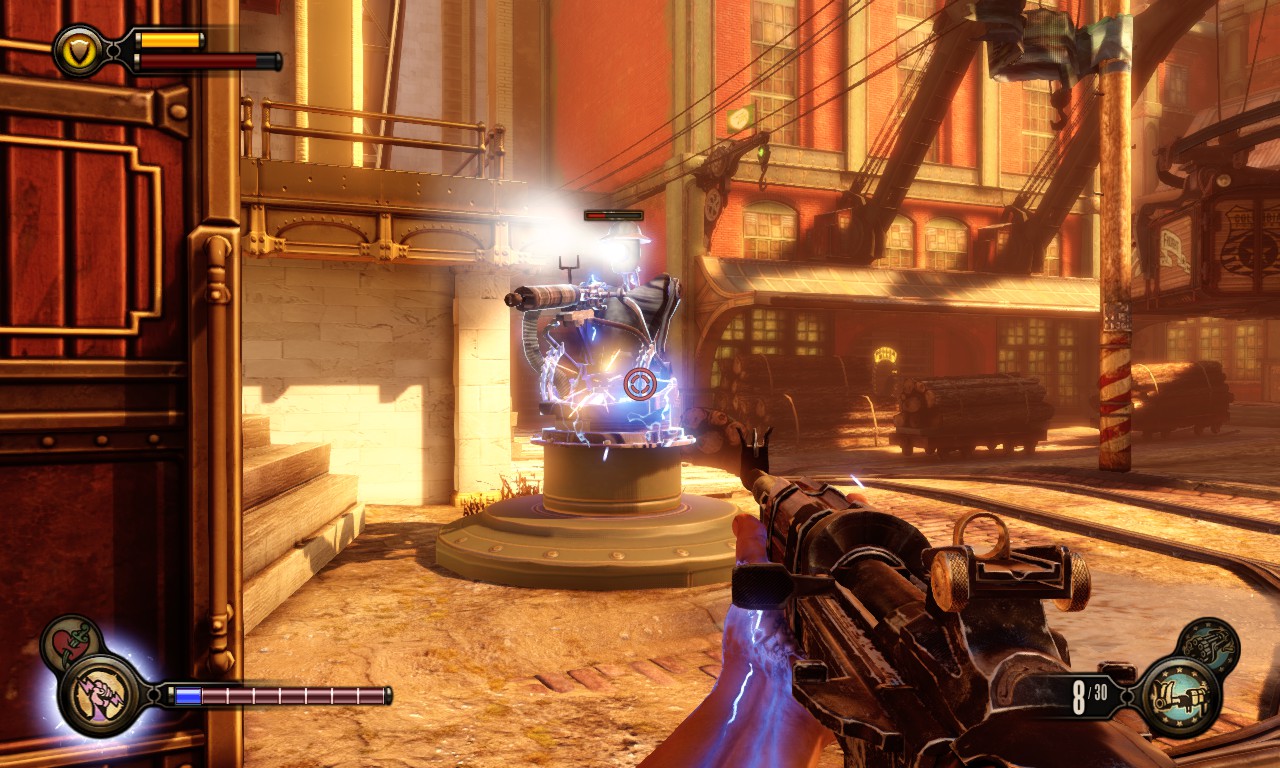Image resolution: width=1280 pixels, height=768 pixels.
Task: Select the Shock Jockey lightning fist vigor
Action: point(99,694)
